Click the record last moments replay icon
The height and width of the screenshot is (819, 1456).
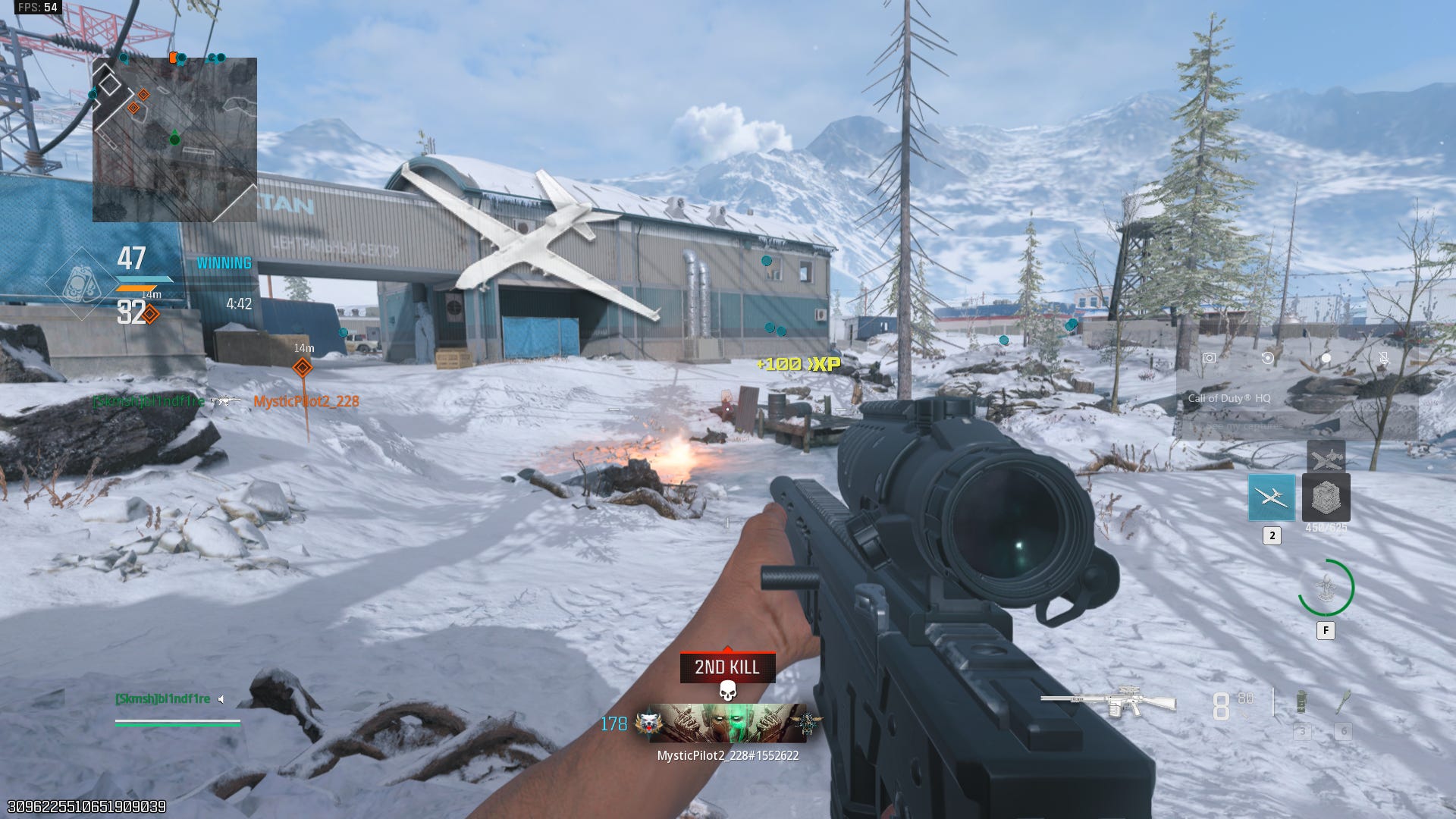pyautogui.click(x=1267, y=358)
